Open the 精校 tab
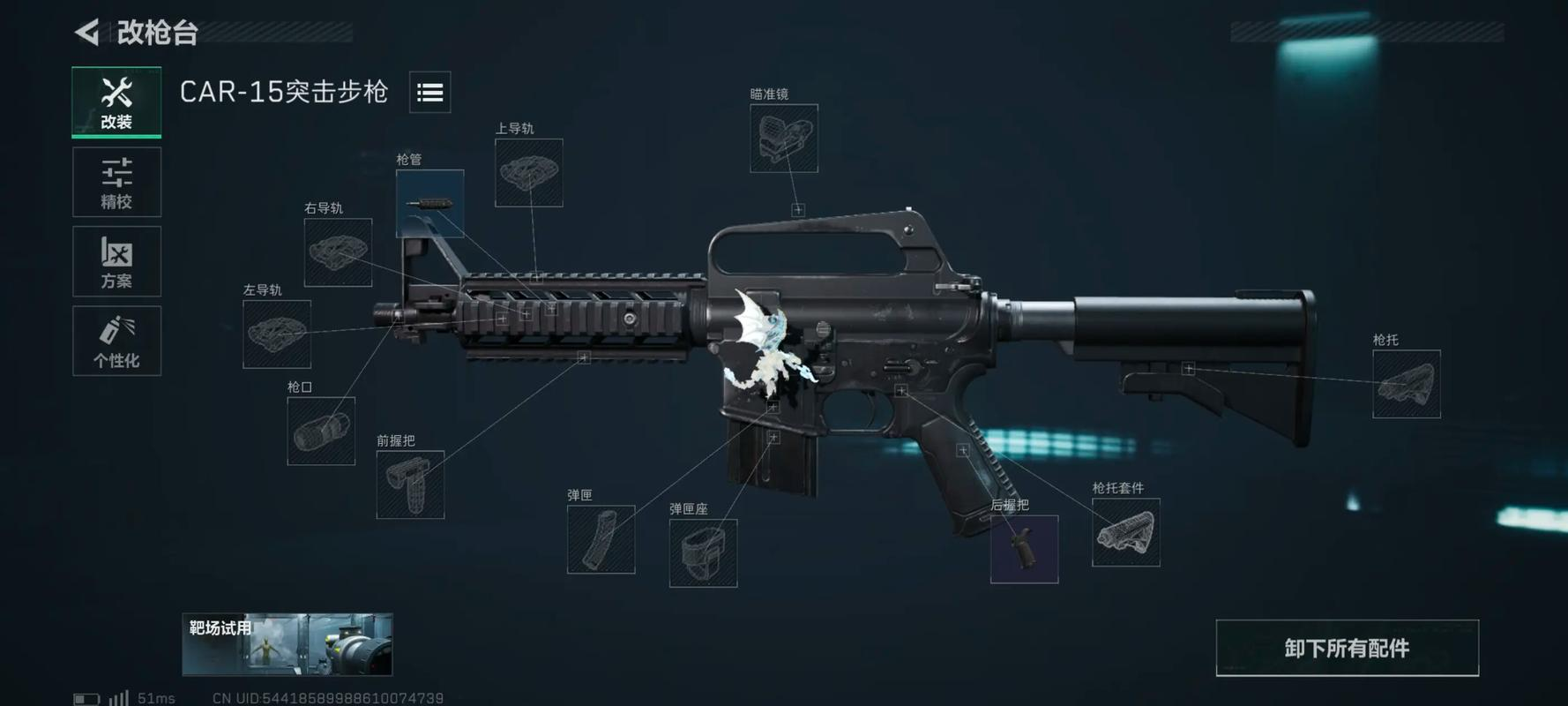This screenshot has height=706, width=1568. (x=116, y=183)
